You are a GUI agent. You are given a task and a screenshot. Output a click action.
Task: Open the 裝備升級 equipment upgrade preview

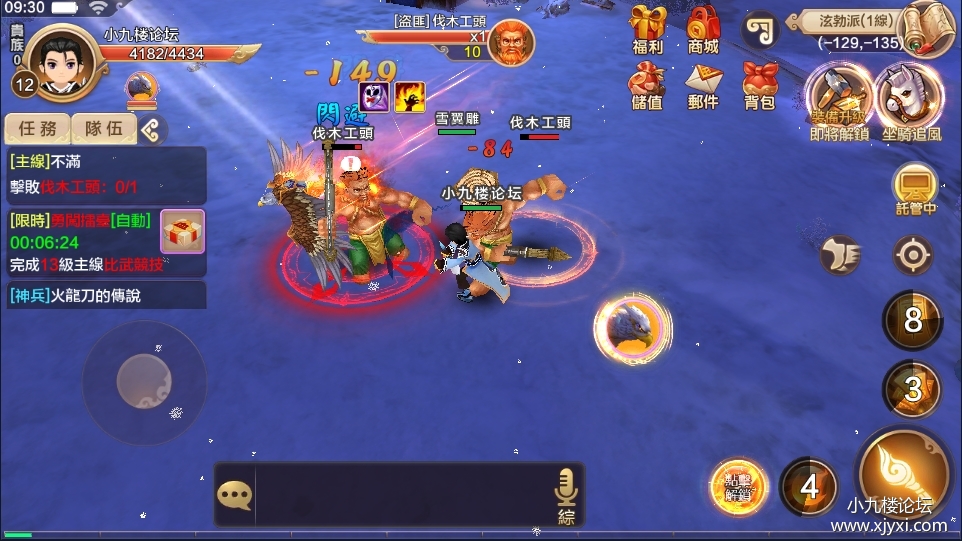click(x=838, y=100)
